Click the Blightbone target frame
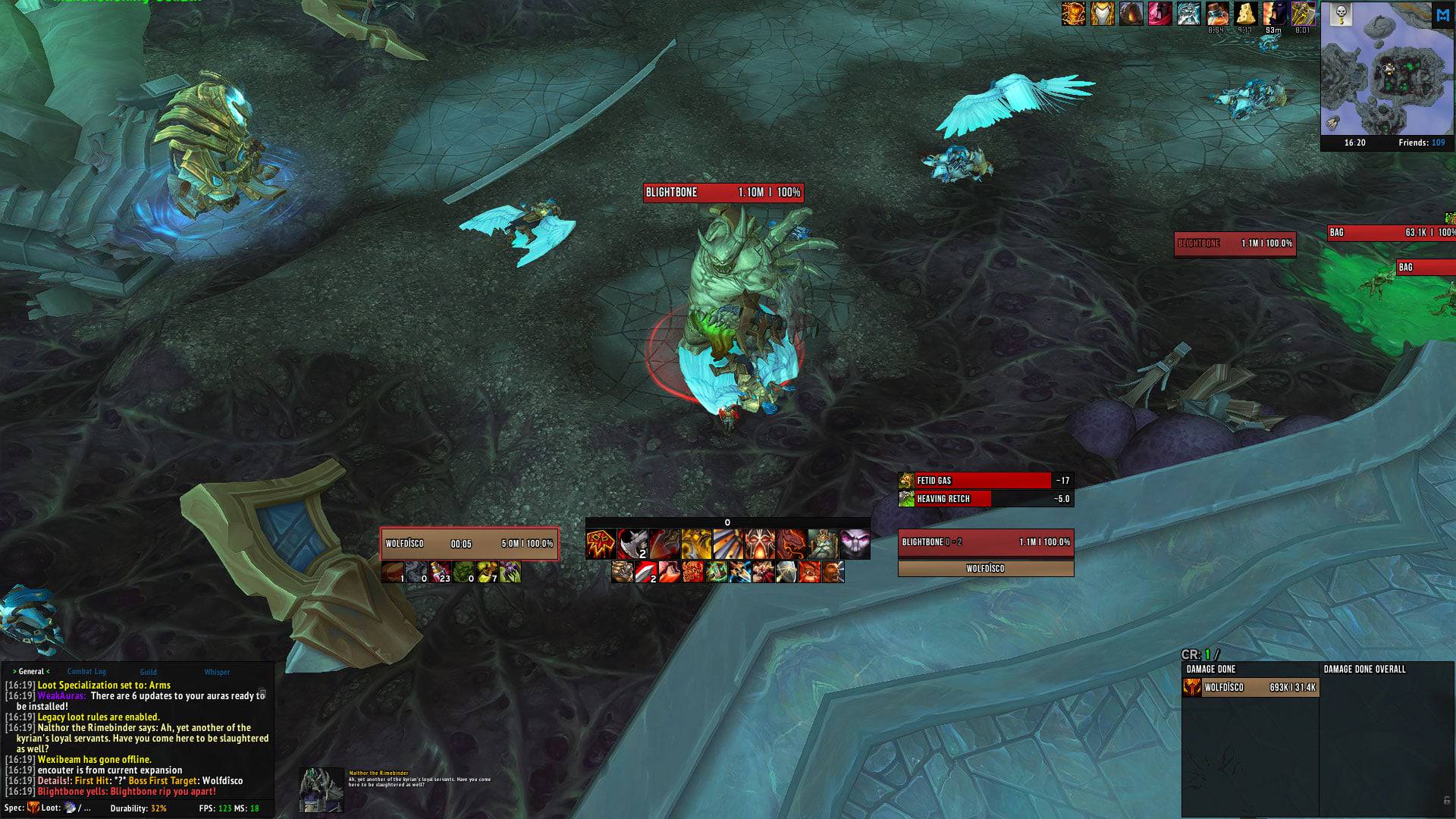This screenshot has width=1456, height=819. pos(986,542)
